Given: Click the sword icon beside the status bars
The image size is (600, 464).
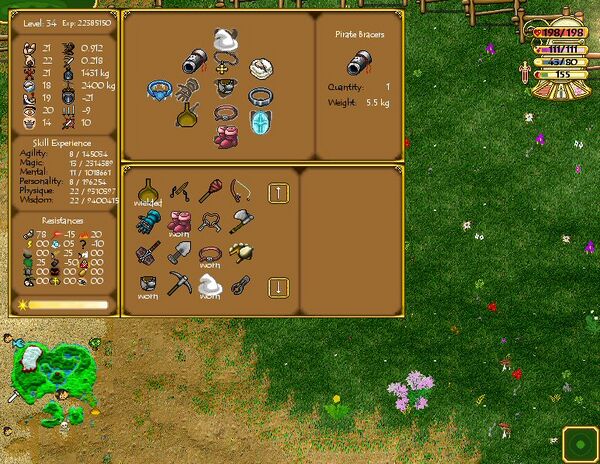Looking at the screenshot, I should [523, 73].
